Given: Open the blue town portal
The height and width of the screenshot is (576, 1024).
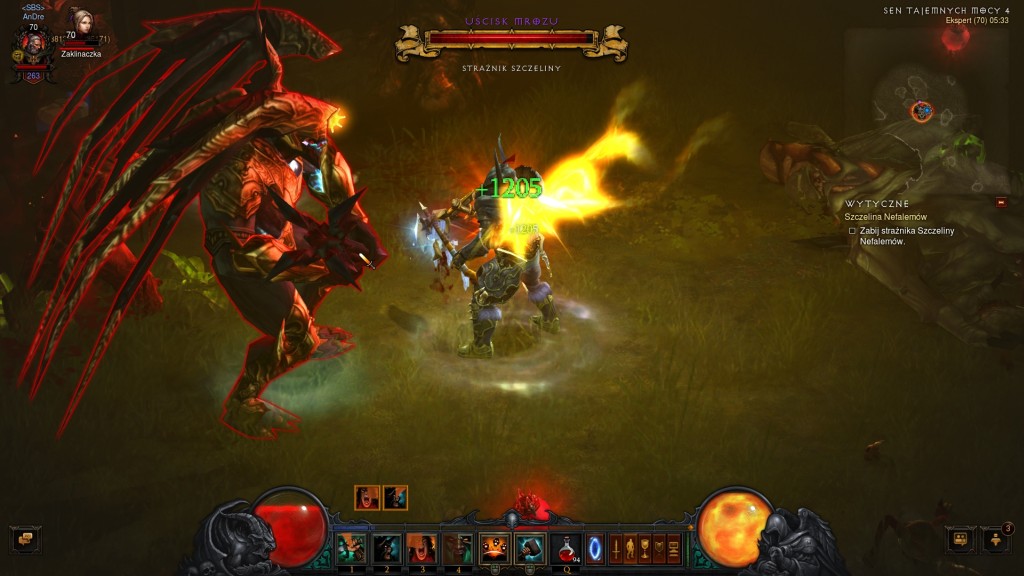Looking at the screenshot, I should click(595, 548).
